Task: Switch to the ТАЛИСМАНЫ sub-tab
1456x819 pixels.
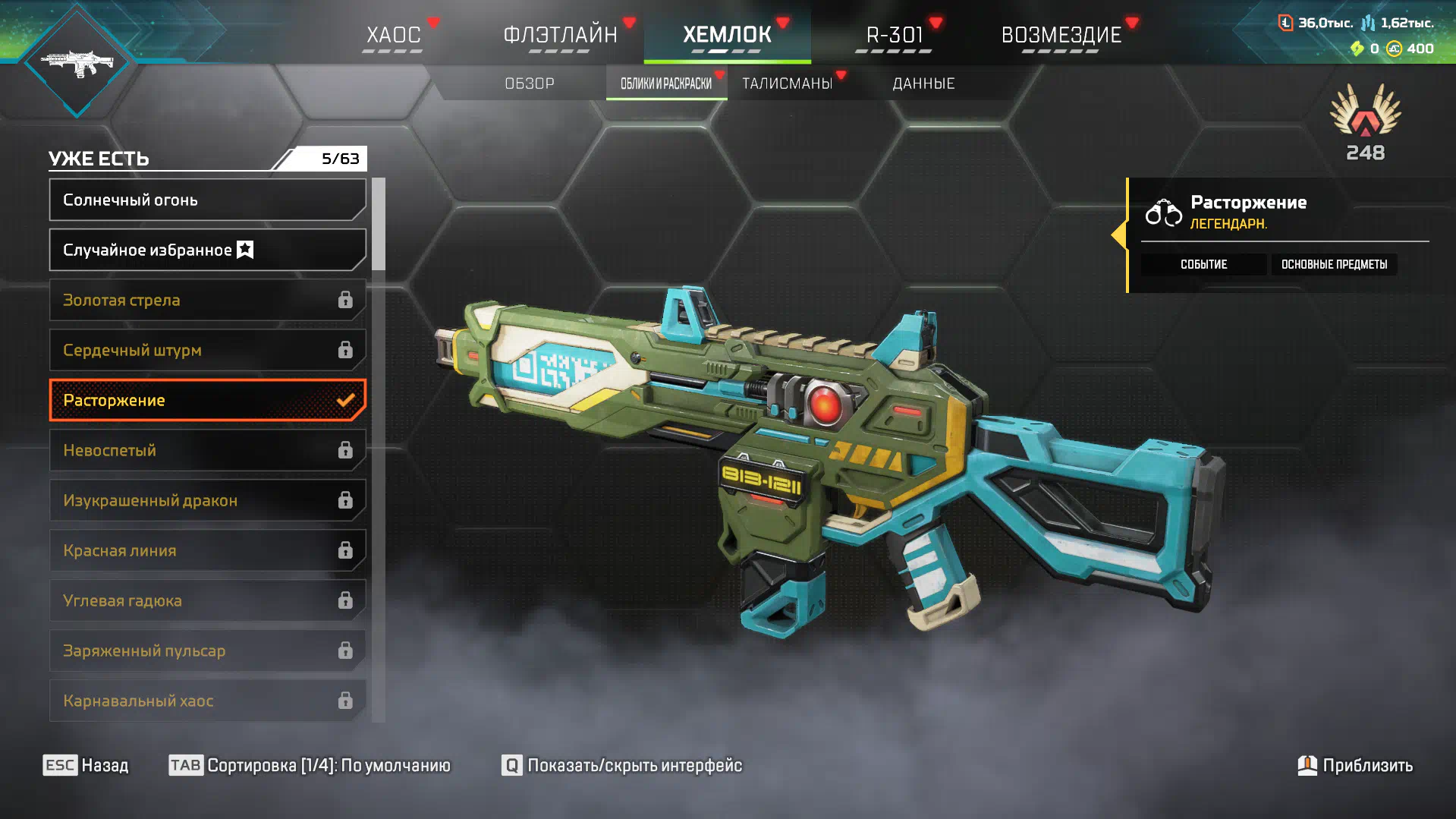Action: pos(788,83)
